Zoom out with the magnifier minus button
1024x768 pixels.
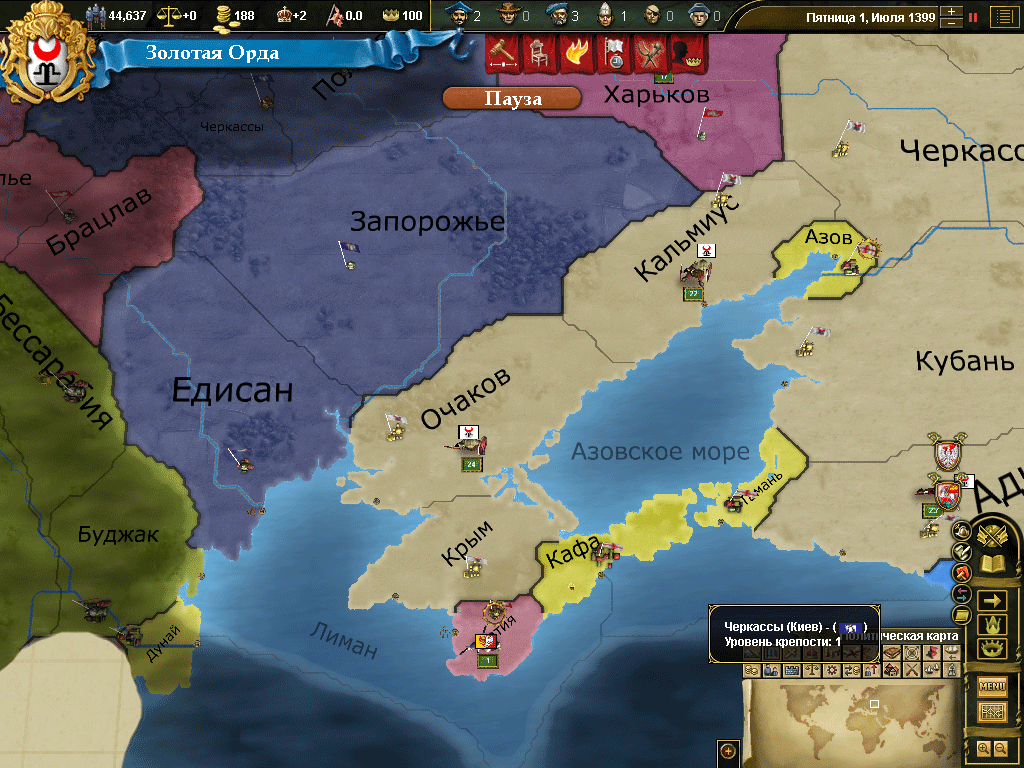1000,748
